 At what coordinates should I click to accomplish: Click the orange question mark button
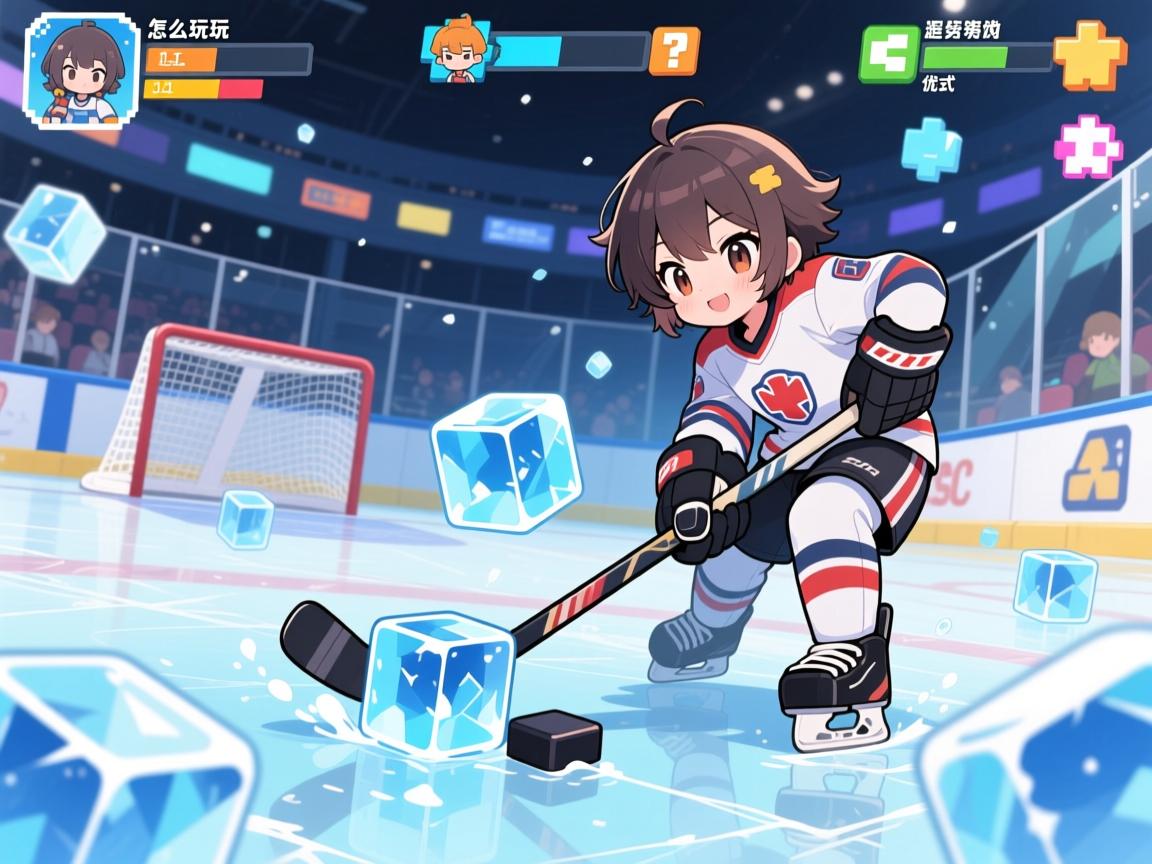point(674,50)
